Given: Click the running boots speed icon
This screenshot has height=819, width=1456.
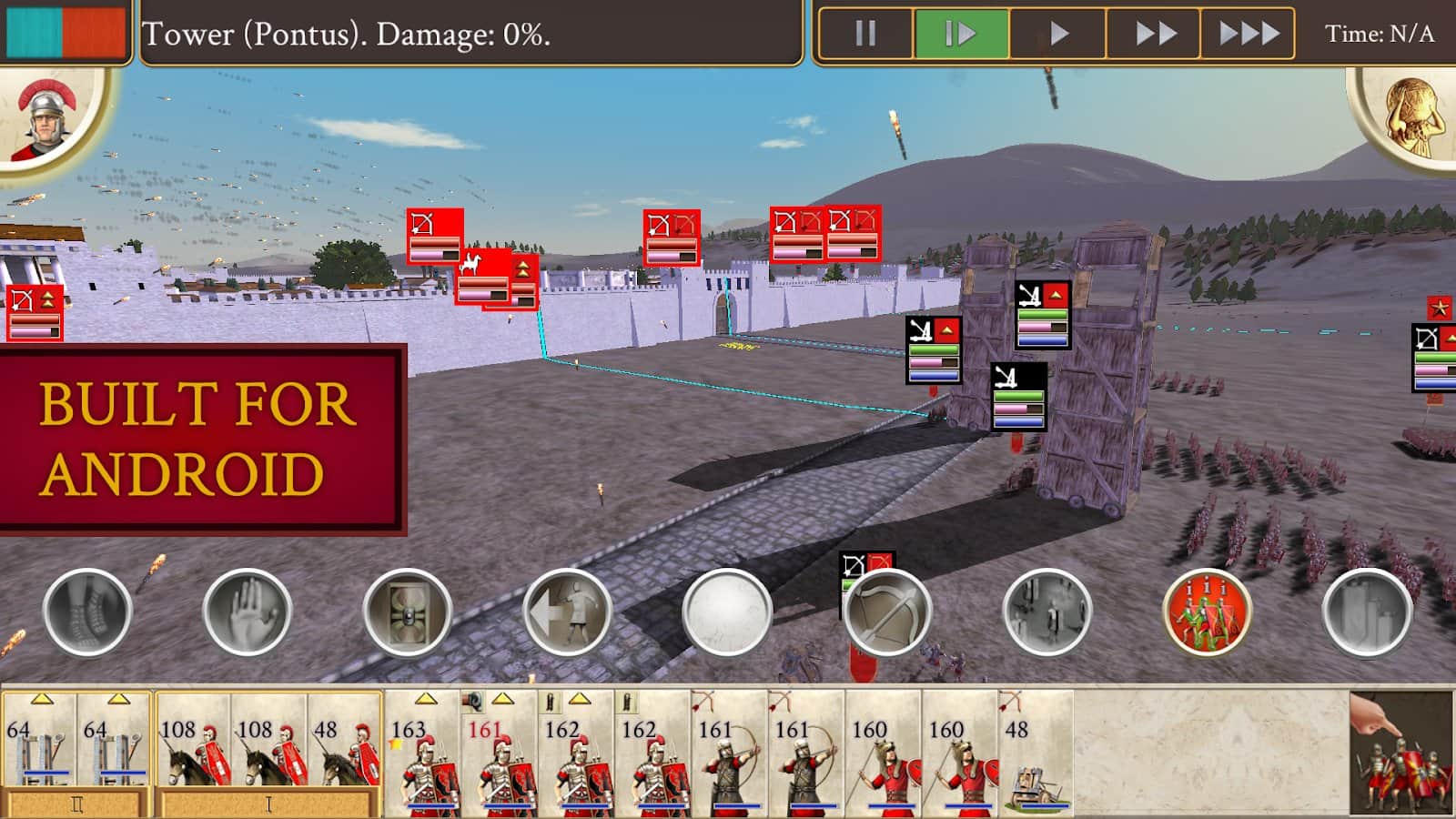Looking at the screenshot, I should 86,614.
